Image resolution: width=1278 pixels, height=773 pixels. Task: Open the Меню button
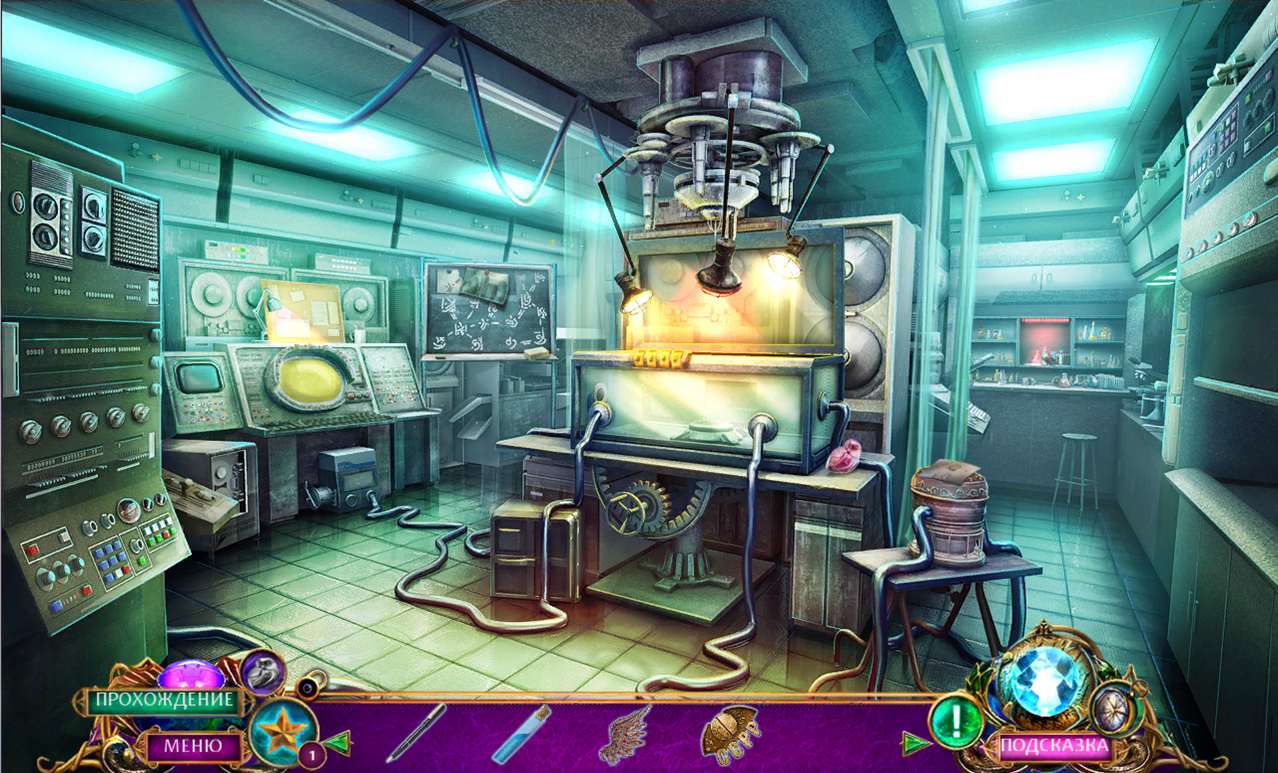pyautogui.click(x=193, y=745)
